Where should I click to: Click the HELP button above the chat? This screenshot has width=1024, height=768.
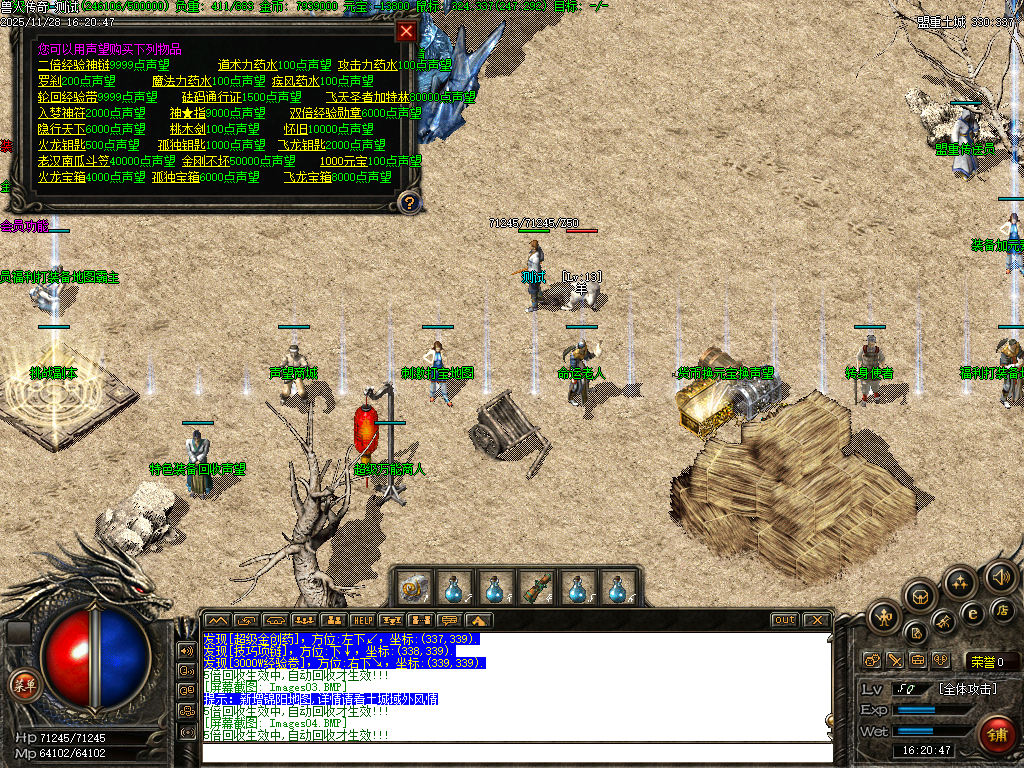(362, 620)
